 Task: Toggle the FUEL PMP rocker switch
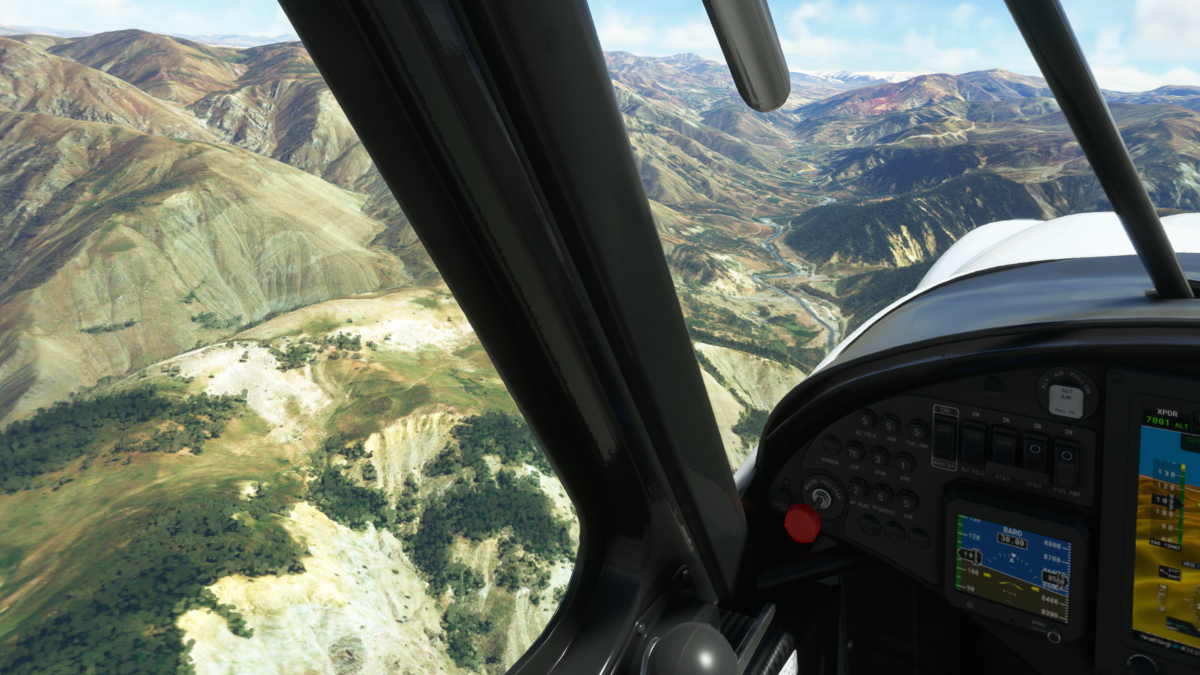(x=1066, y=459)
